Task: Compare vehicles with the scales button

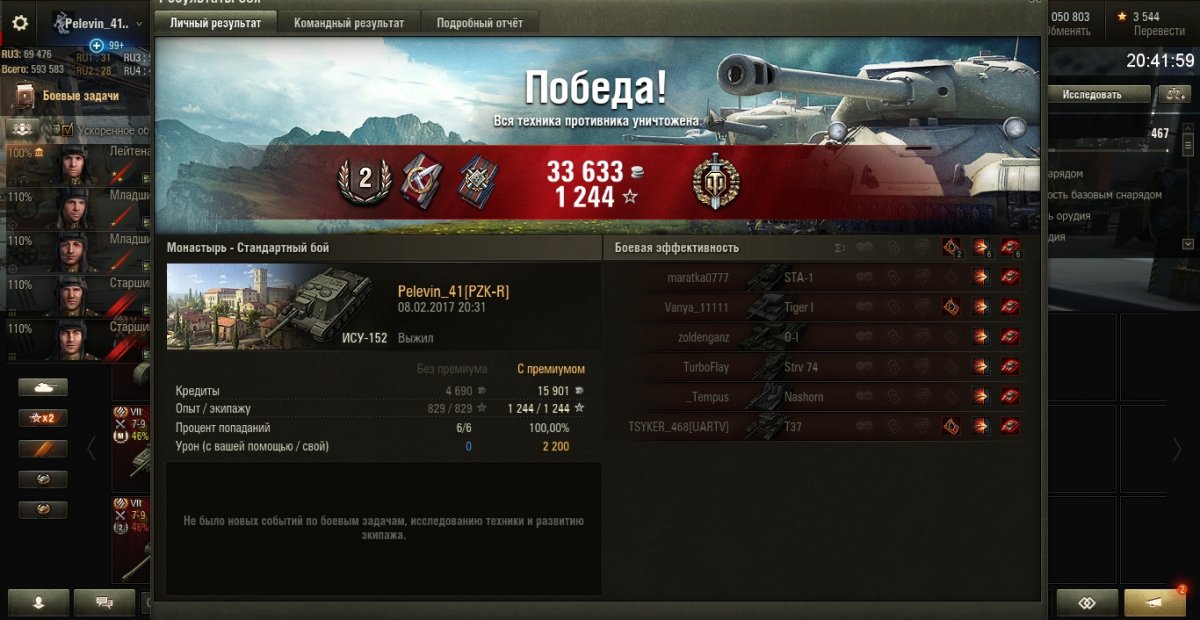Action: (1173, 94)
